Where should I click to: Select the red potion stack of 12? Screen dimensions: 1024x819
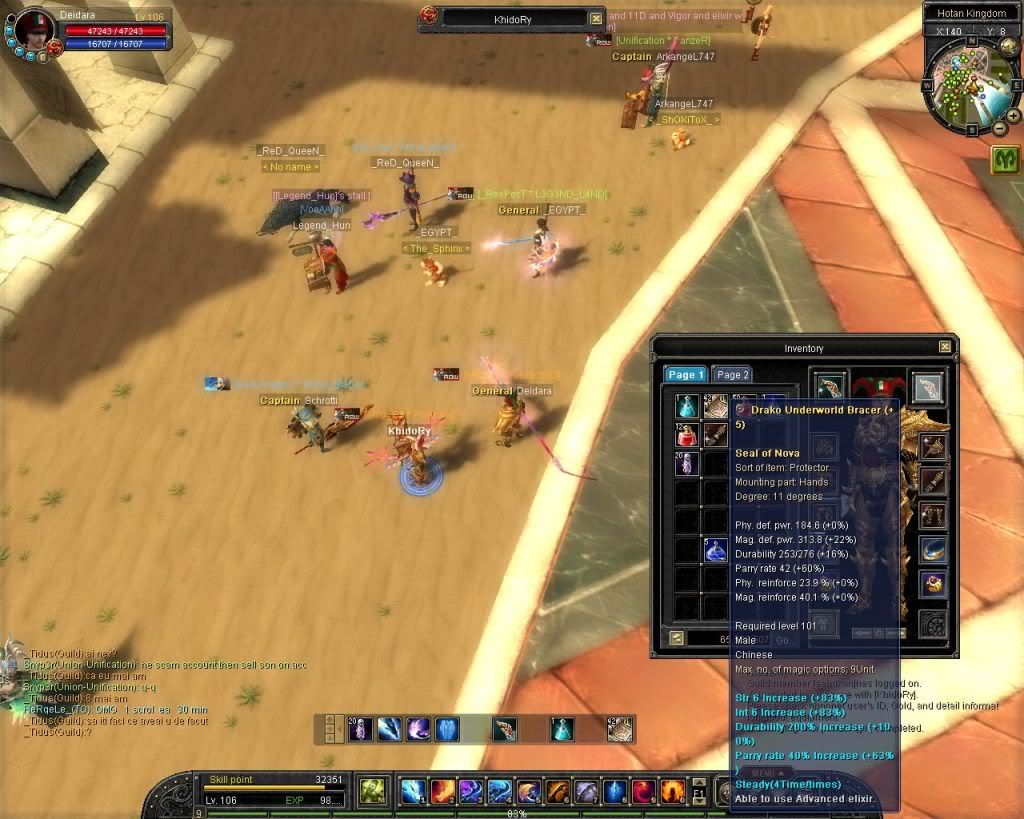686,435
